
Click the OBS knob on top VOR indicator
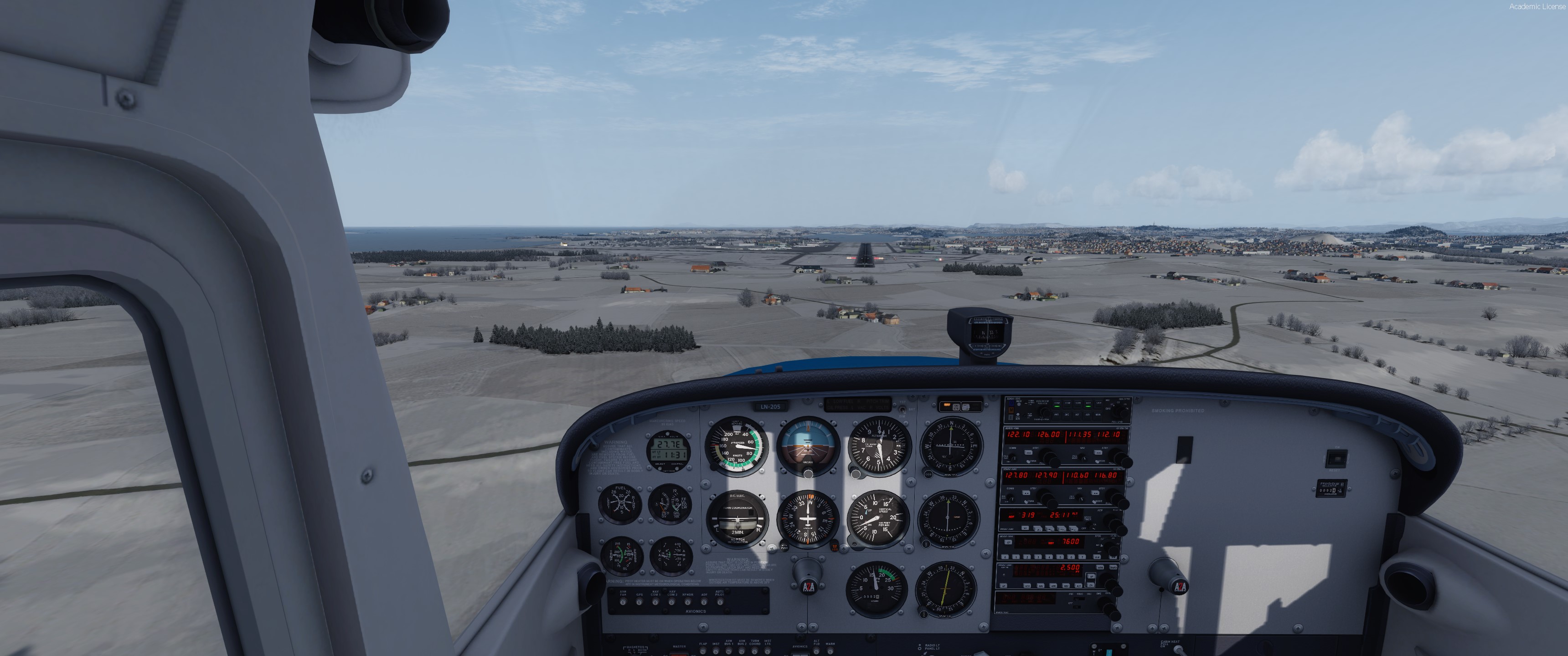click(x=928, y=473)
